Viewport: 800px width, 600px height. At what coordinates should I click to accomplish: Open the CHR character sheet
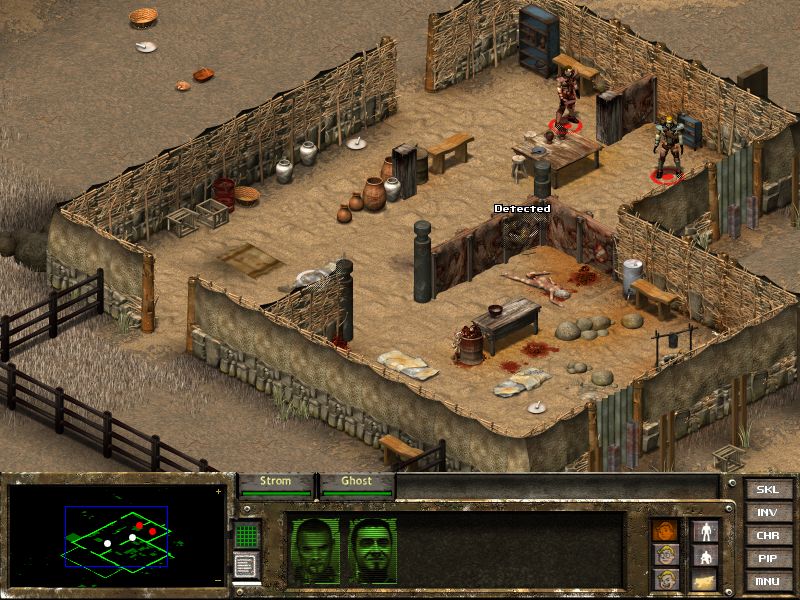coord(767,535)
